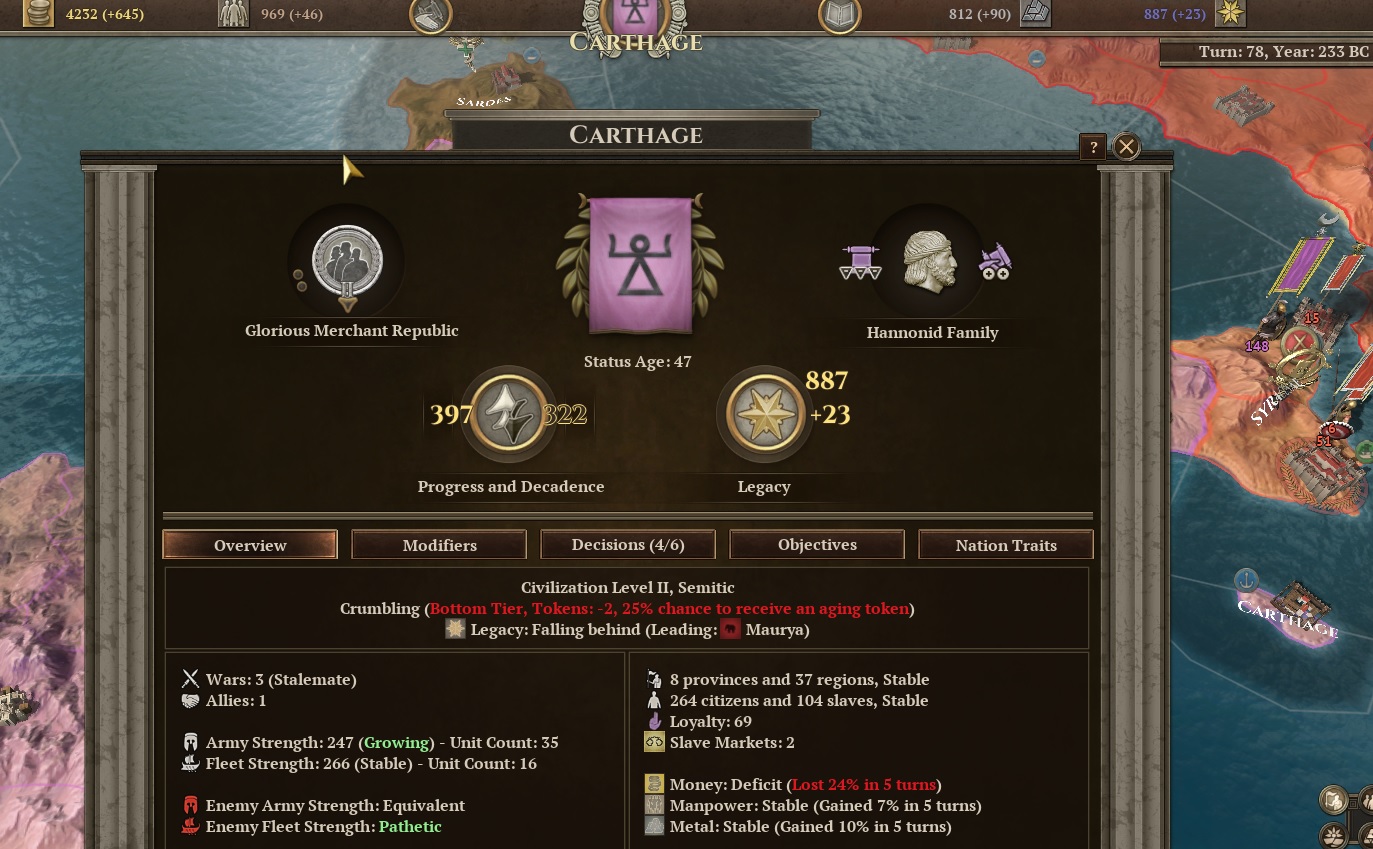Open the Legacy star icon
1373x849 pixels.
[765, 414]
